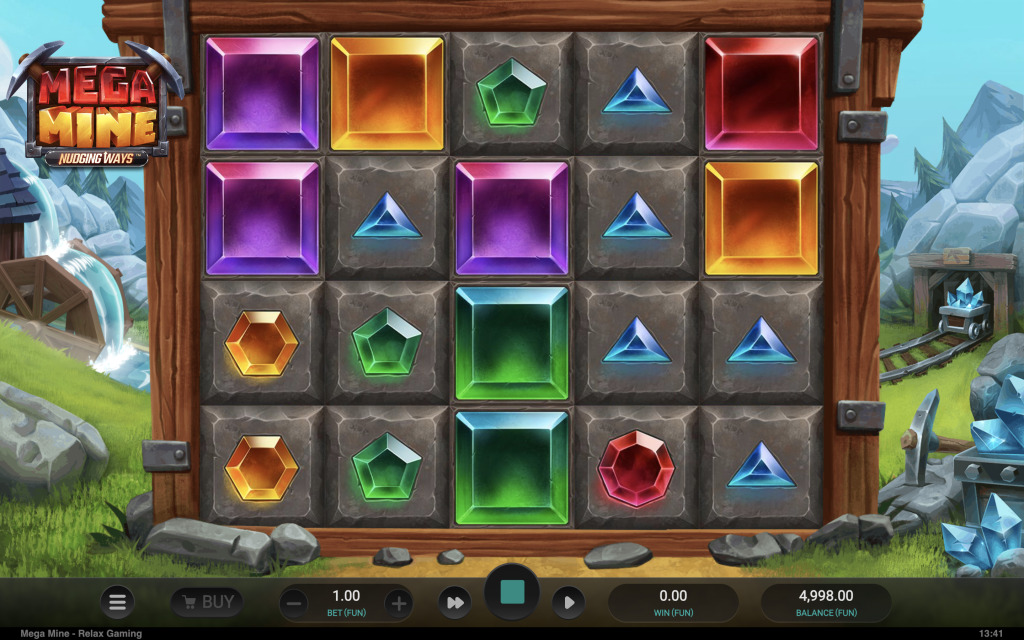This screenshot has height=640, width=1024.
Task: Increase the bet with plus button
Action: click(x=398, y=603)
